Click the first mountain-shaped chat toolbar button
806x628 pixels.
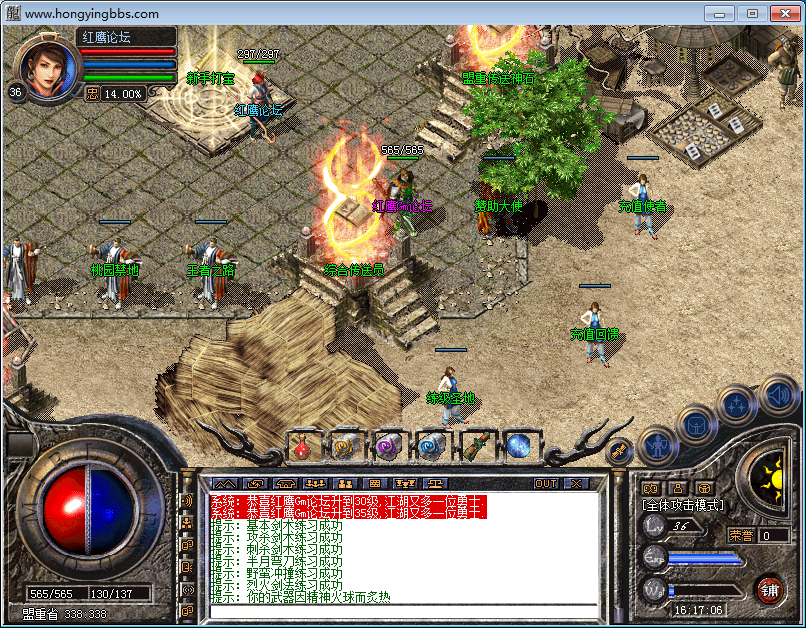point(223,484)
